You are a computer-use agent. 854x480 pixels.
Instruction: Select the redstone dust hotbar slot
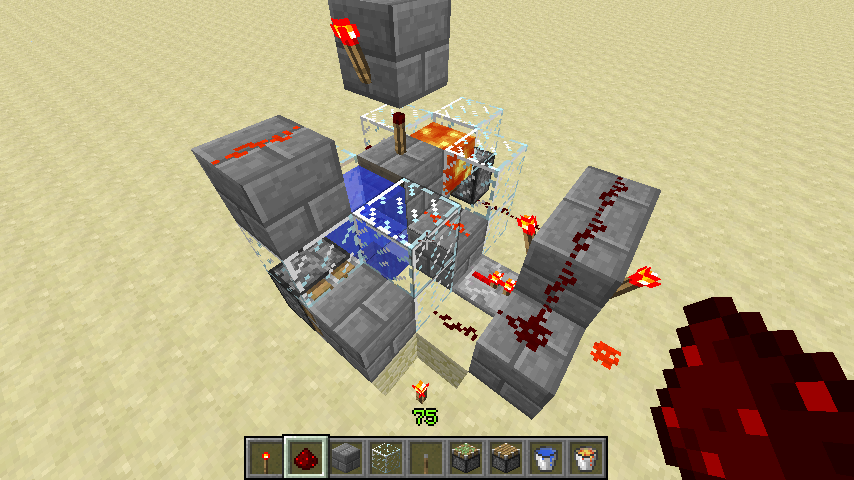click(304, 458)
